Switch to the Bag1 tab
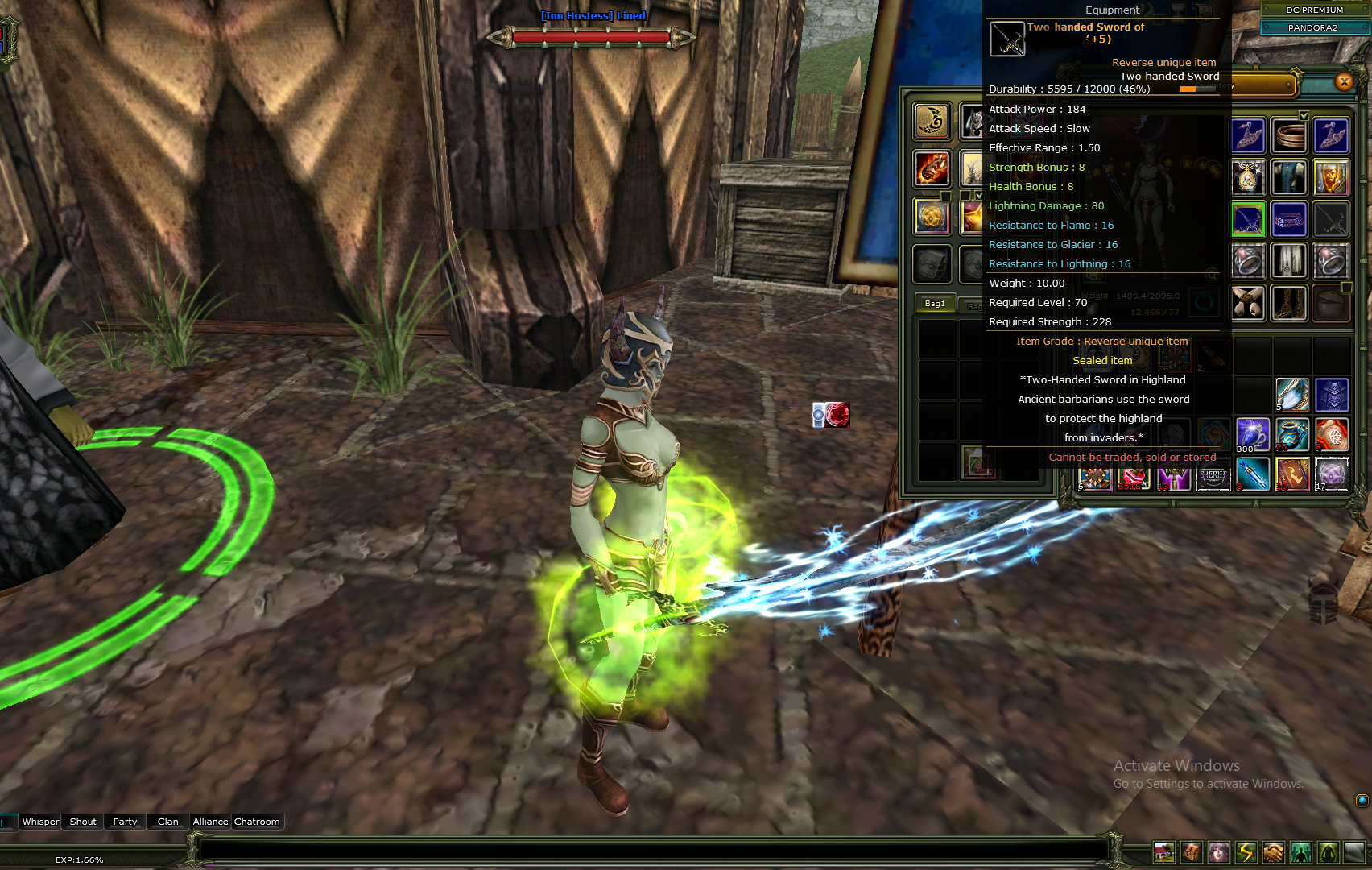Image resolution: width=1372 pixels, height=870 pixels. pyautogui.click(x=934, y=304)
